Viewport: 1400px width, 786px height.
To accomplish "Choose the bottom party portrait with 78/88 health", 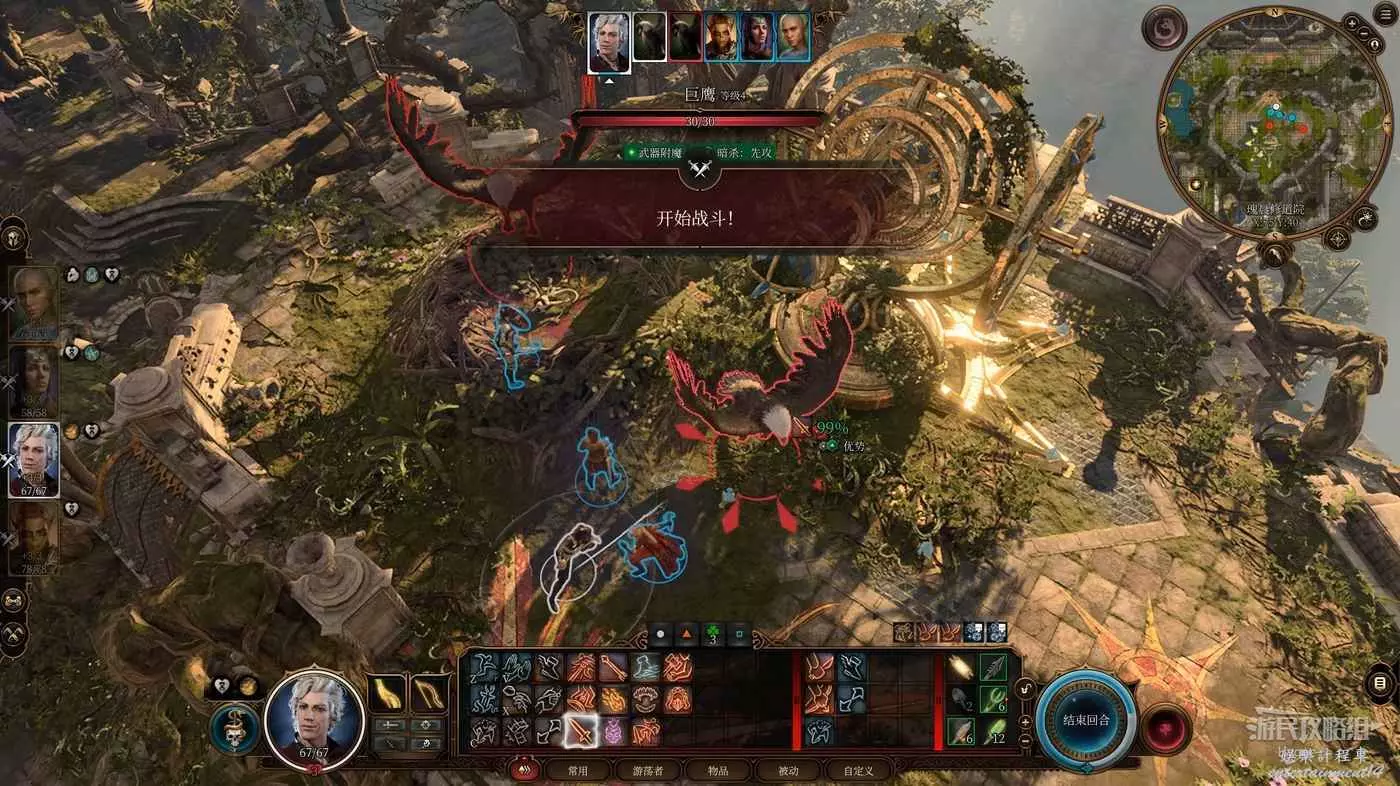I will click(x=34, y=537).
